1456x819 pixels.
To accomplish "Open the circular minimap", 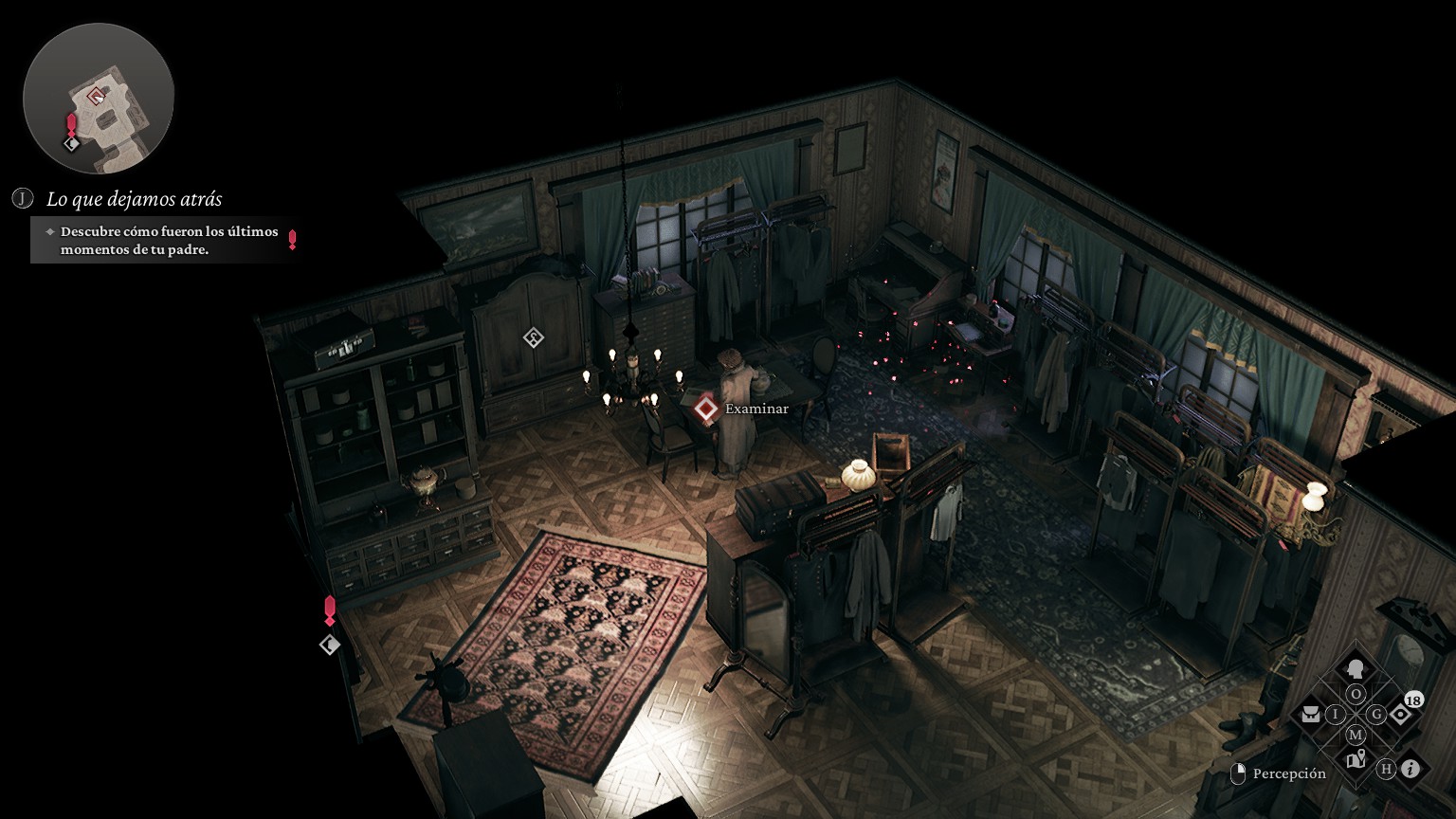I will [99, 99].
